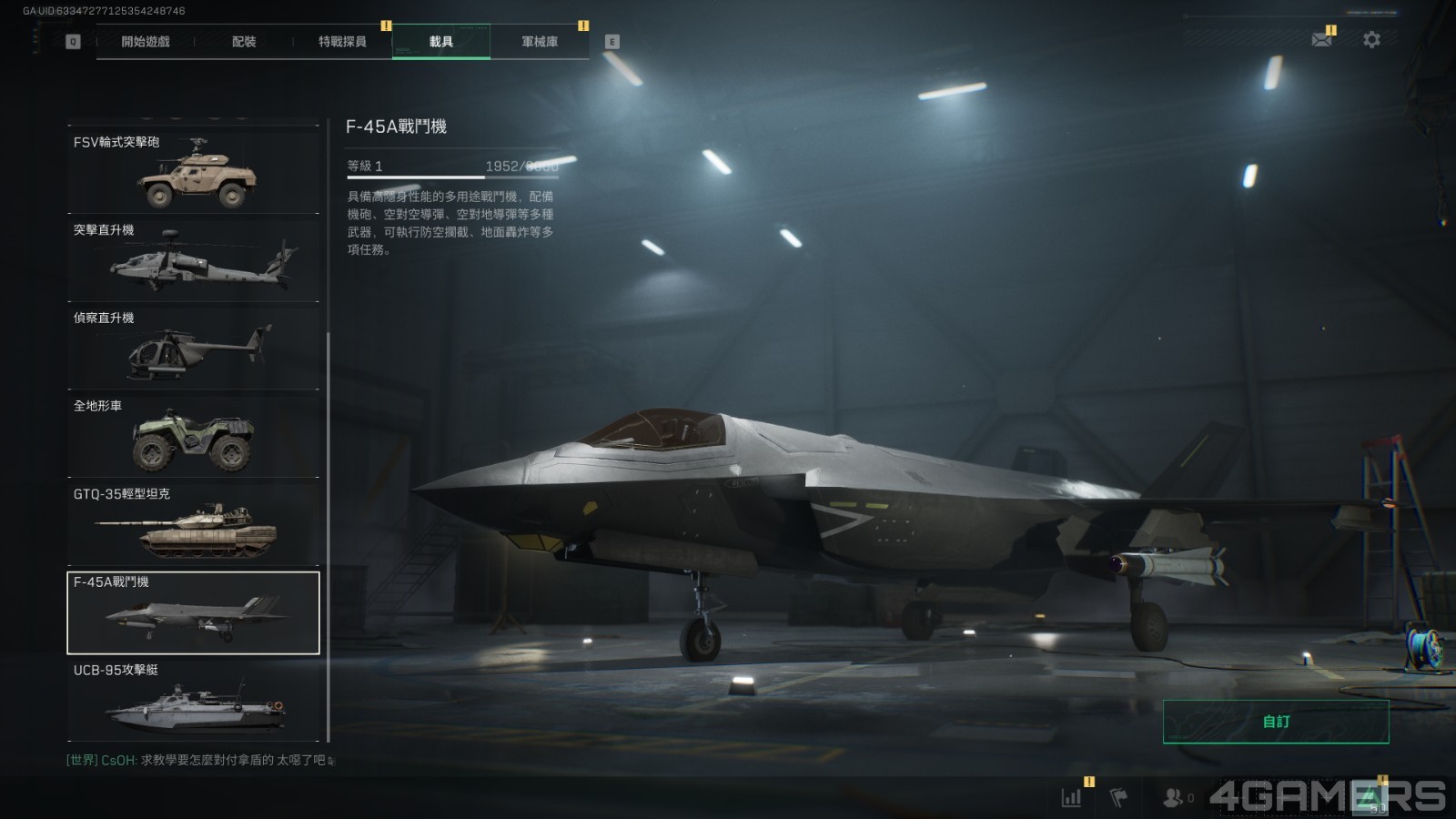Open the bar chart stats icon
The image size is (1456, 819).
pos(1072,798)
